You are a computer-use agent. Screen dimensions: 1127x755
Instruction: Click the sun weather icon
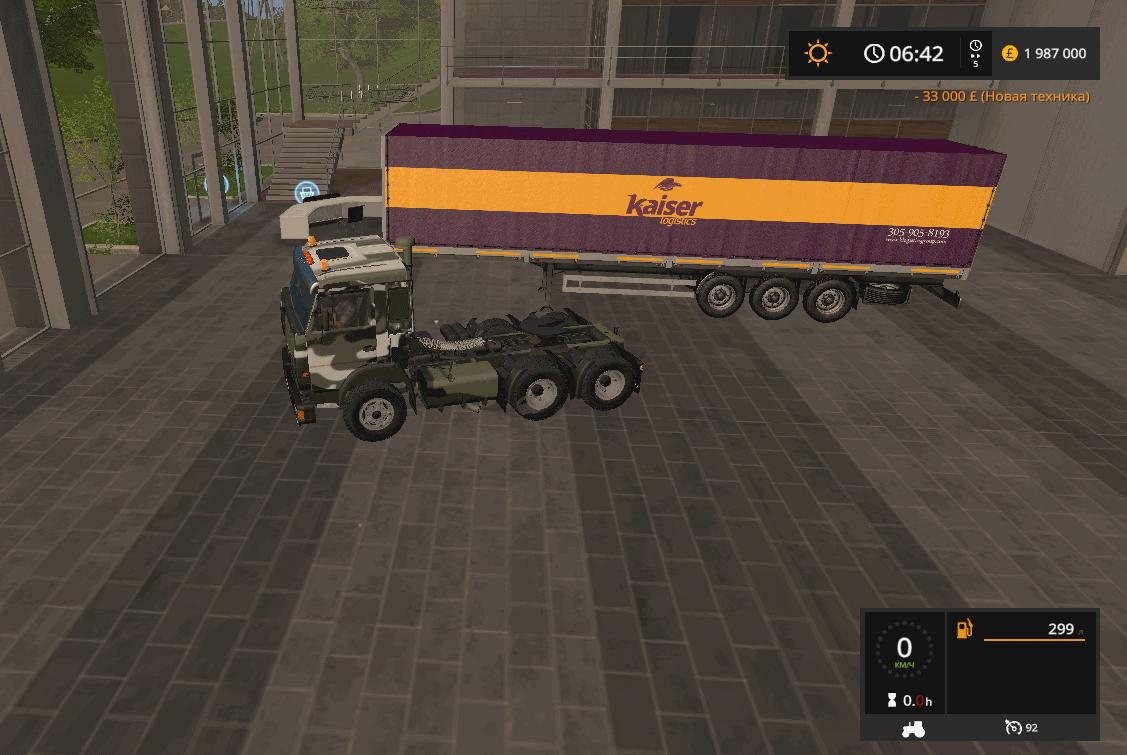(818, 53)
